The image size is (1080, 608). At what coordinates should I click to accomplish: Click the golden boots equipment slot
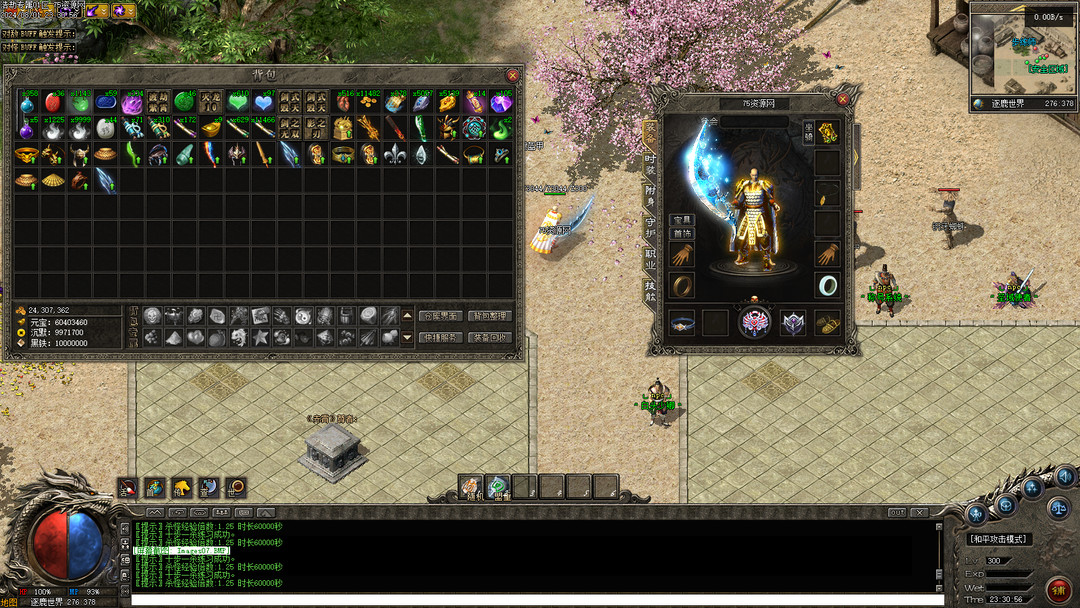click(x=827, y=322)
